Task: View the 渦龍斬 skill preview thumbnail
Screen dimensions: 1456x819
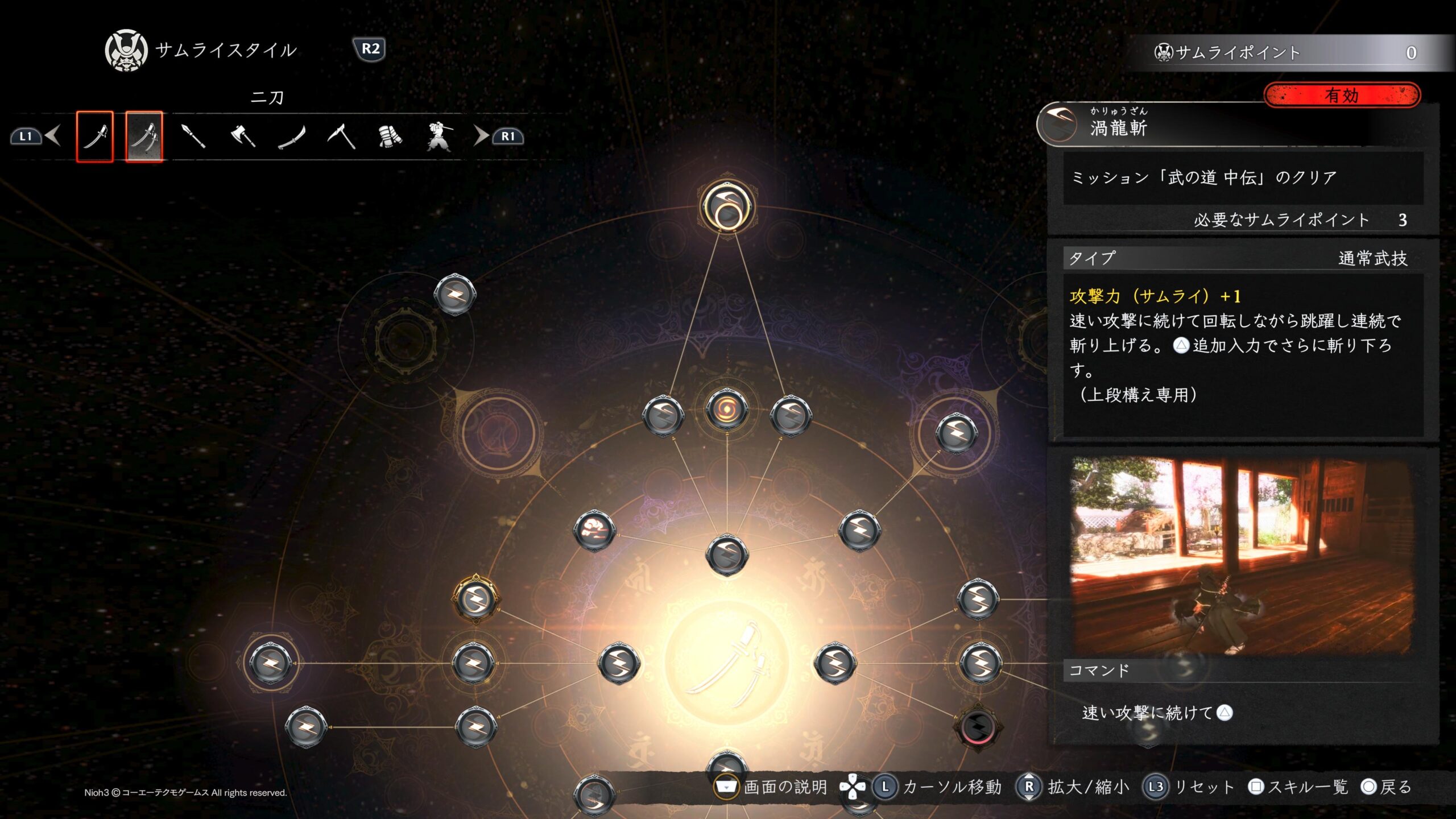Action: [x=1240, y=556]
